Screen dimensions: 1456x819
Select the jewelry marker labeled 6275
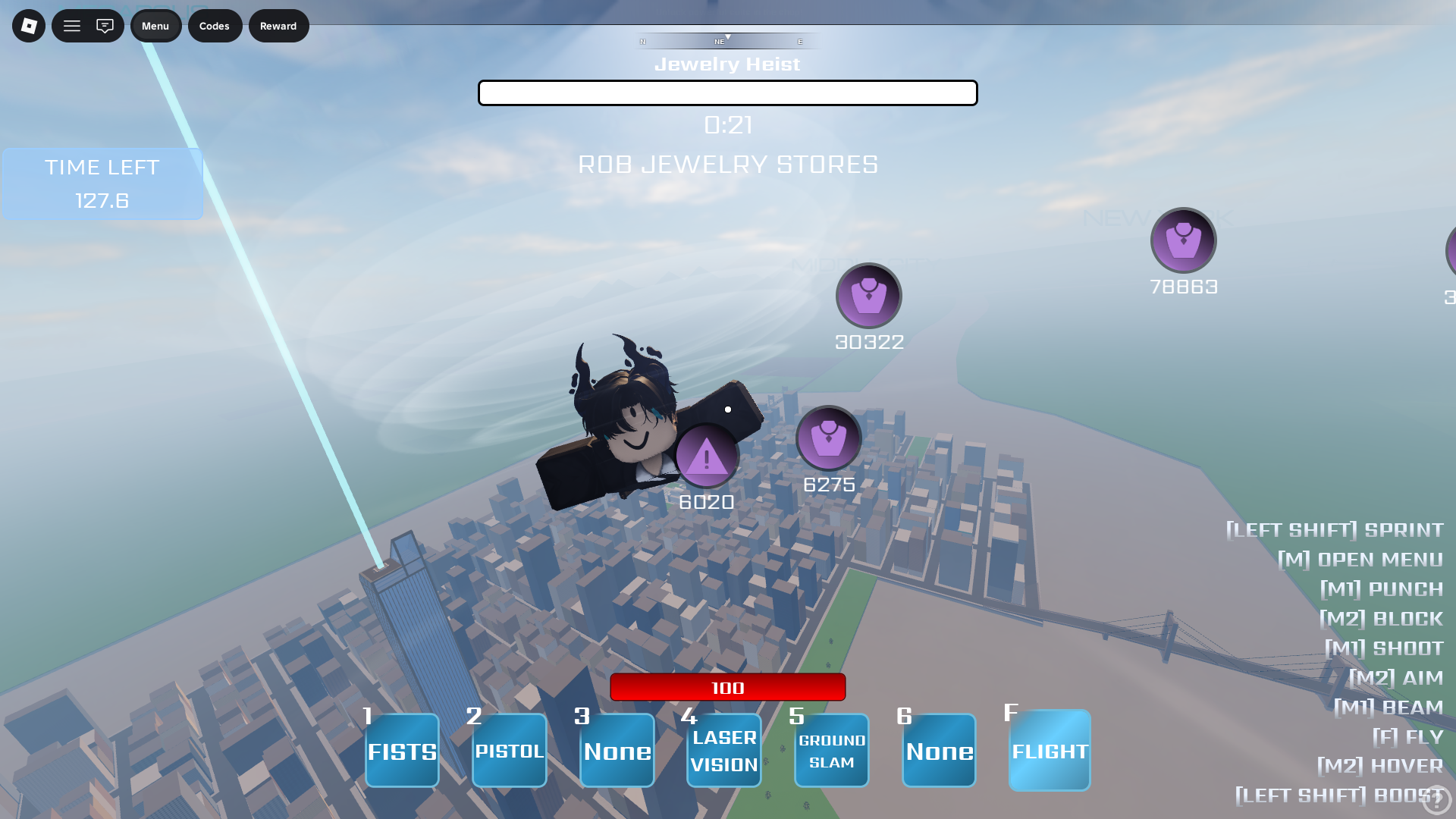click(828, 439)
